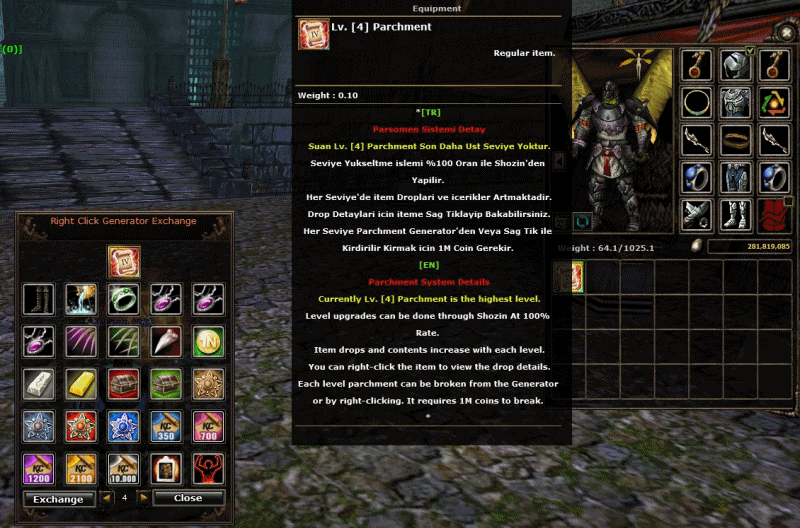Screen dimensions: 800x528
Task: Select the equipped boots slot
Action: tap(735, 214)
